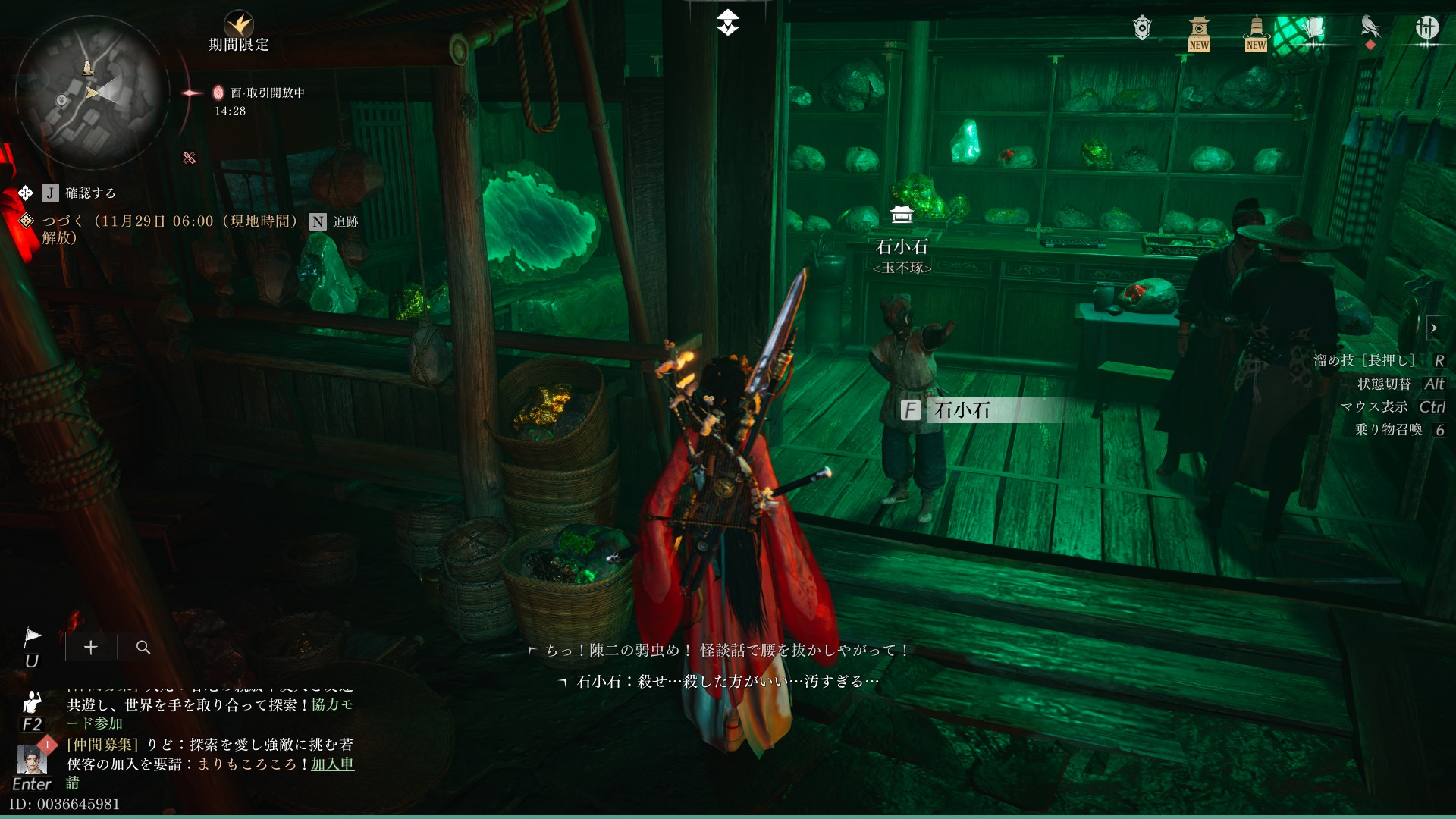Open the player portrait chat icon
The image size is (1456, 819).
click(32, 759)
